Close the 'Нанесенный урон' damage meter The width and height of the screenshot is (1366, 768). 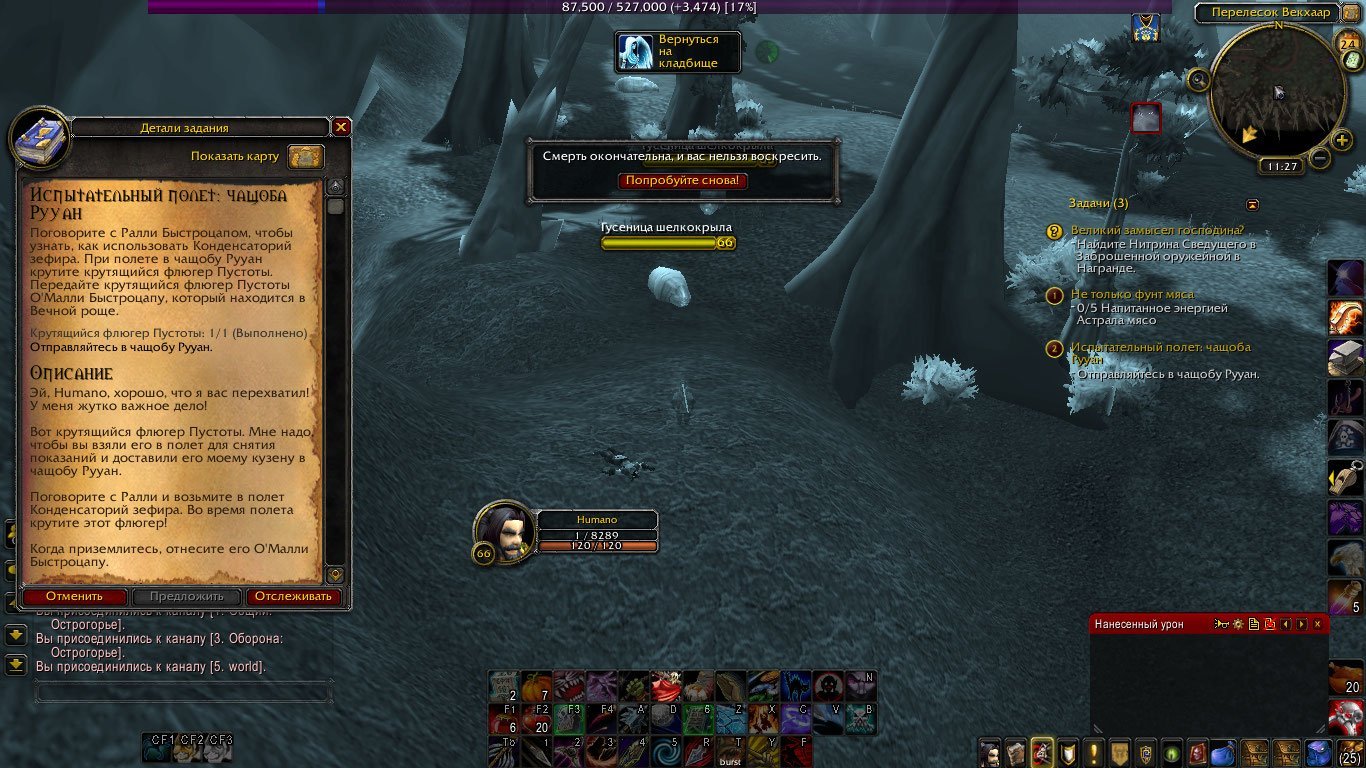pyautogui.click(x=1317, y=624)
